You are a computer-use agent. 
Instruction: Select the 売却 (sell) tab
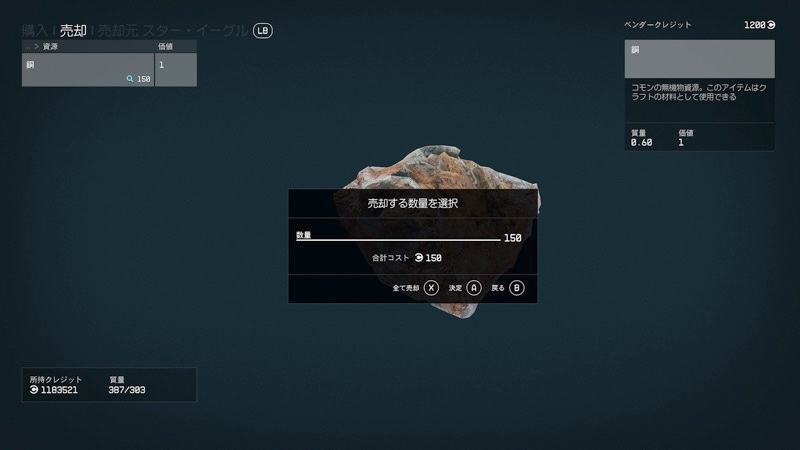(73, 31)
